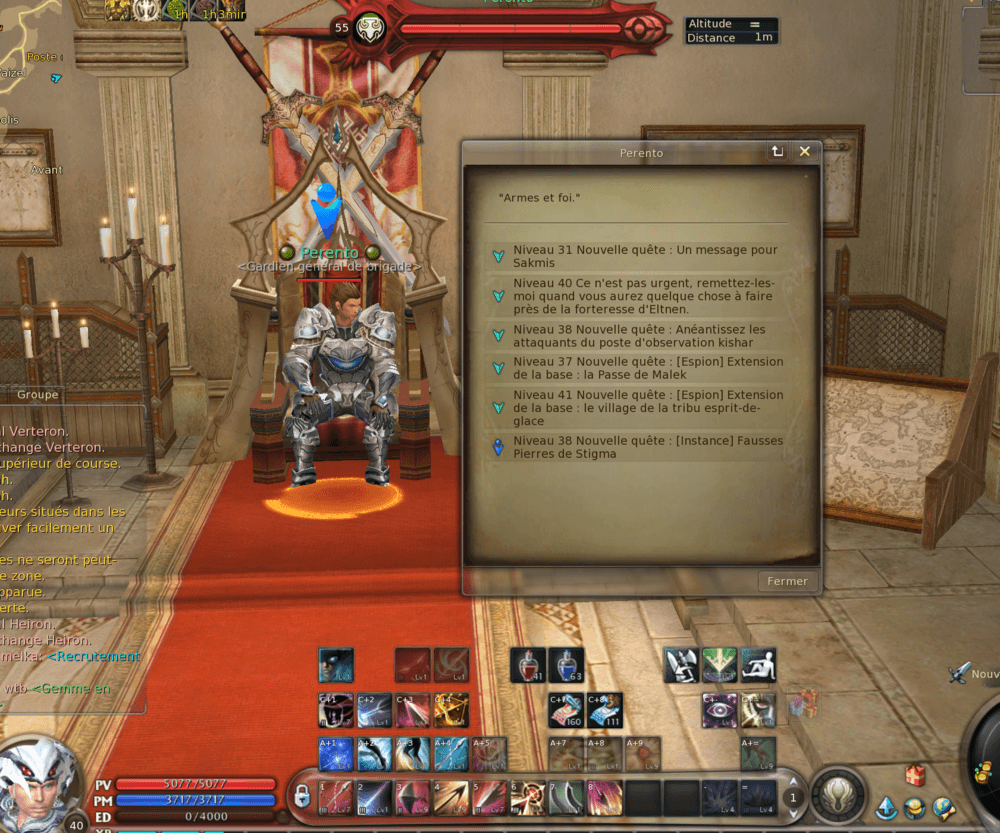Toggle the hotbar padlock lock
The width and height of the screenshot is (1000, 833).
coord(301,797)
